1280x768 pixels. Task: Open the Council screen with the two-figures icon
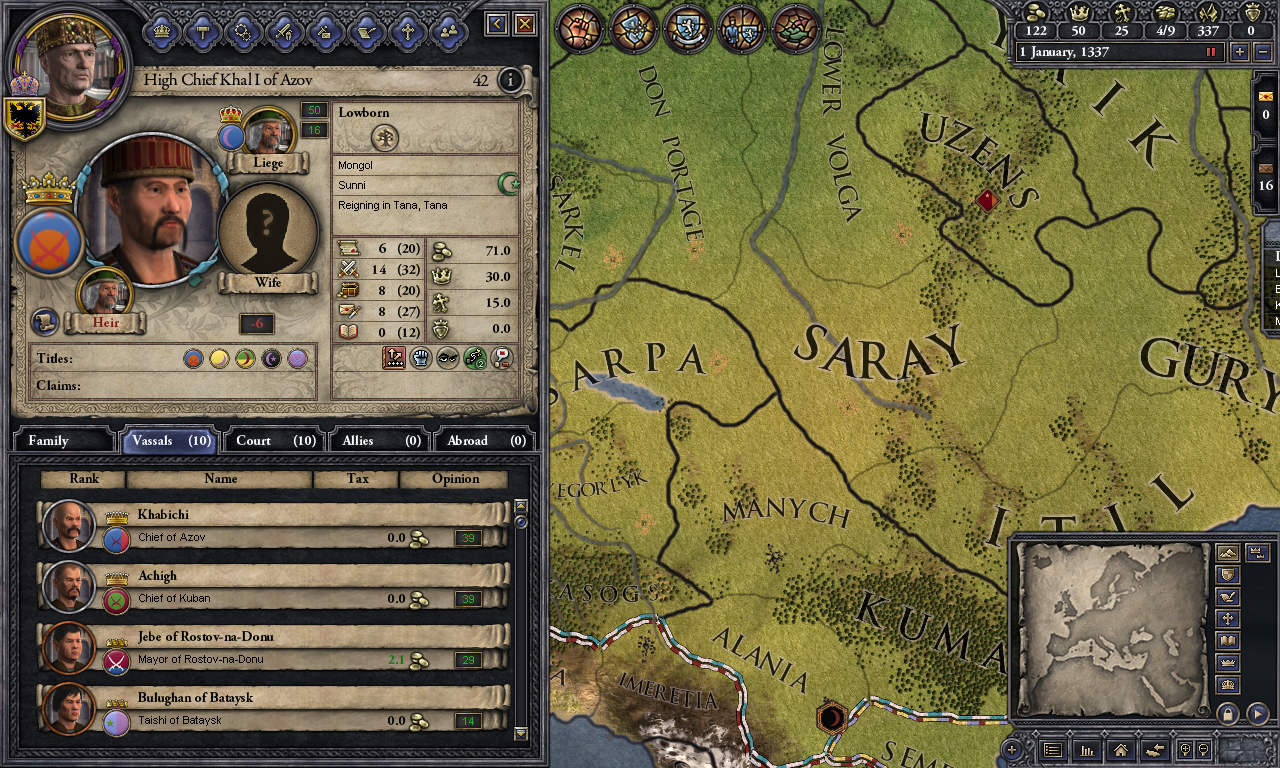[449, 32]
